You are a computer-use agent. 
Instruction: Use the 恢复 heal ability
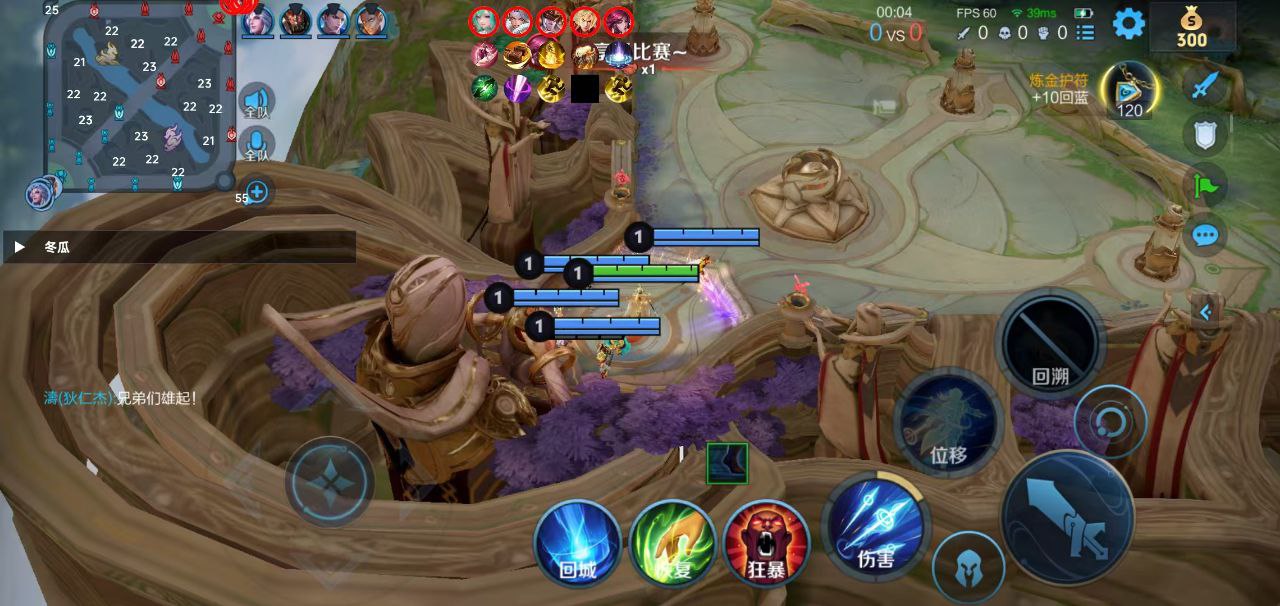[x=672, y=543]
